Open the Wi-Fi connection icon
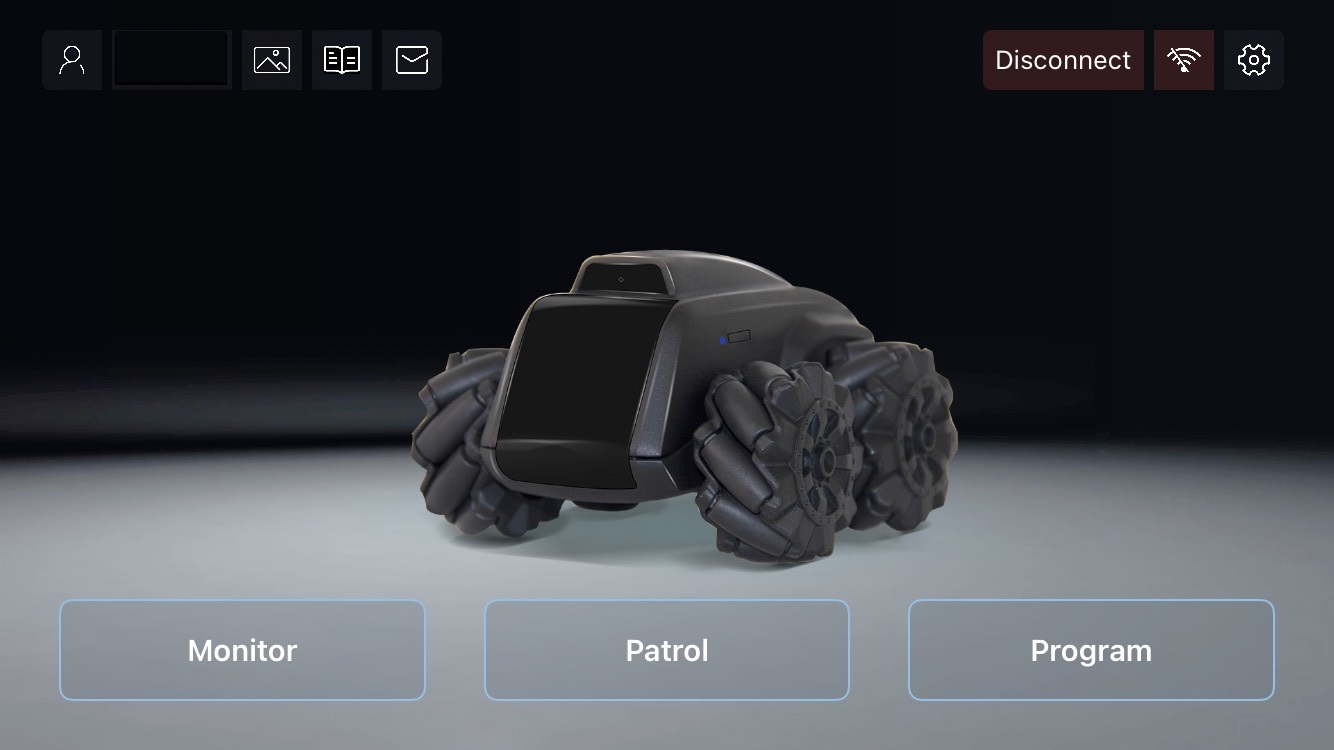Viewport: 1334px width, 750px height. click(x=1184, y=60)
